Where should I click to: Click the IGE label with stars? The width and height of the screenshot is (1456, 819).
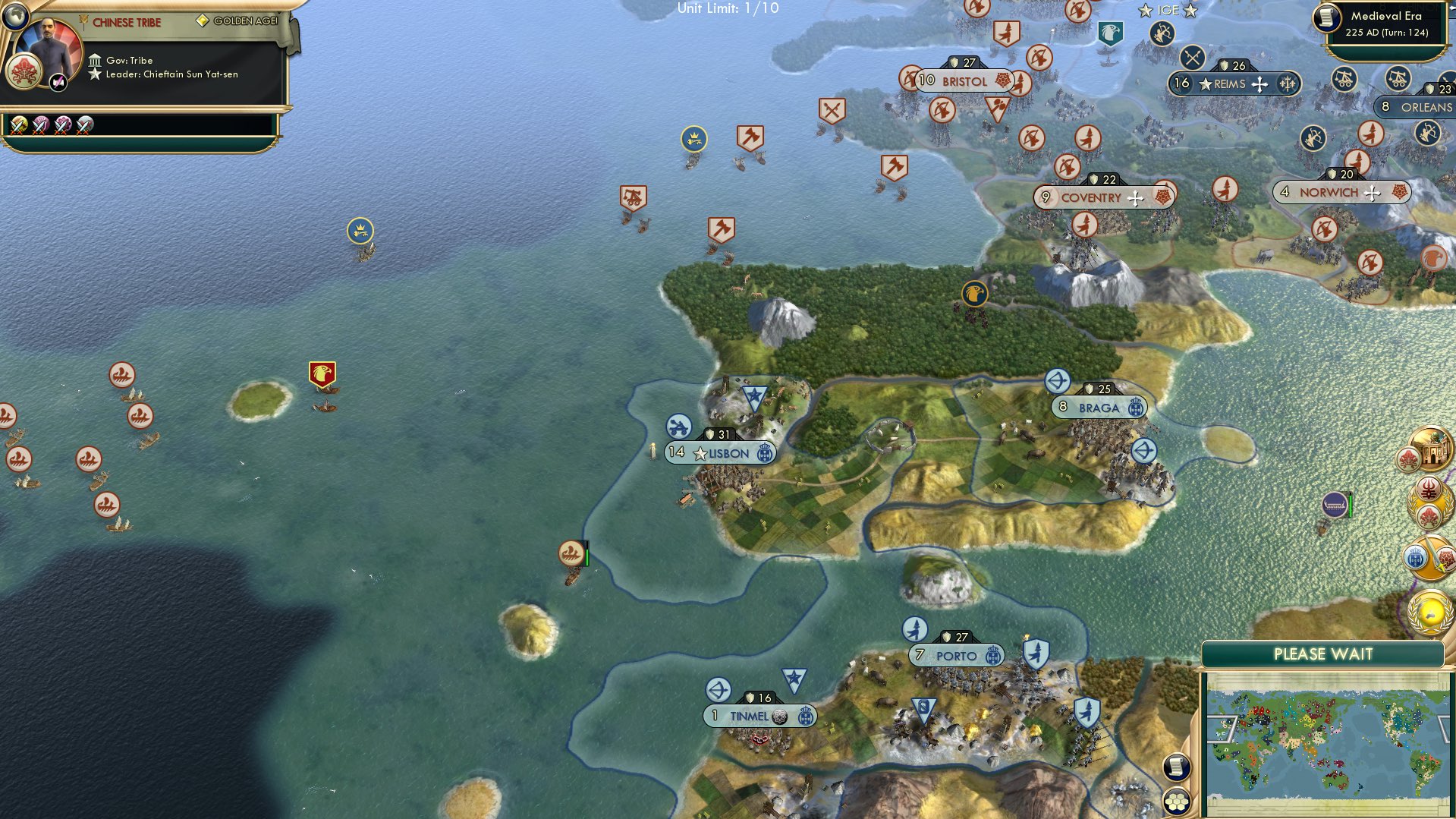[1168, 11]
